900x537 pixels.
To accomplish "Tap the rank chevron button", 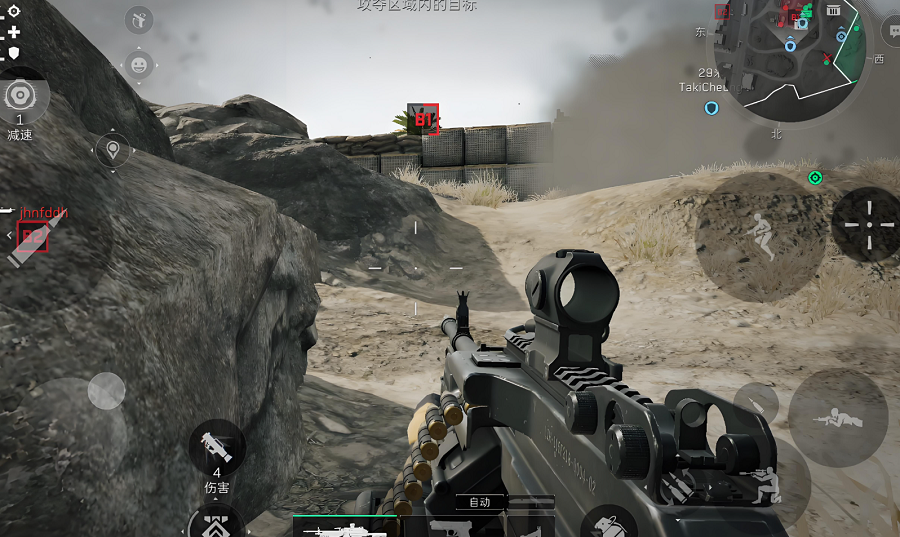I will 217,523.
